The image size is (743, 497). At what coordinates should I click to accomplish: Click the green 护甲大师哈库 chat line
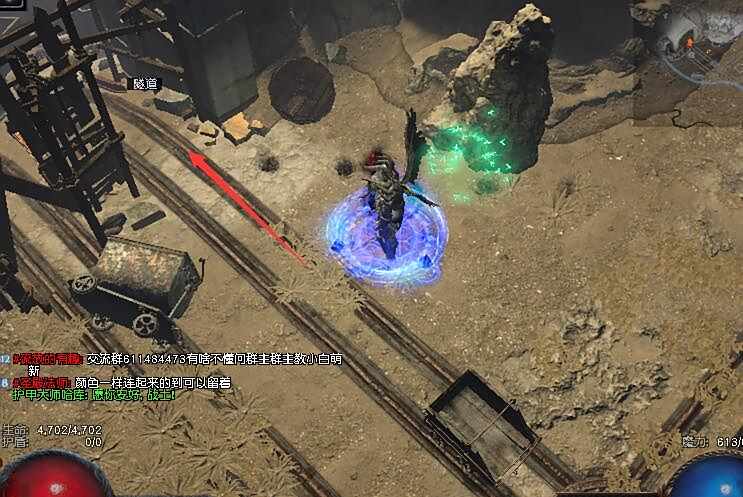click(93, 395)
